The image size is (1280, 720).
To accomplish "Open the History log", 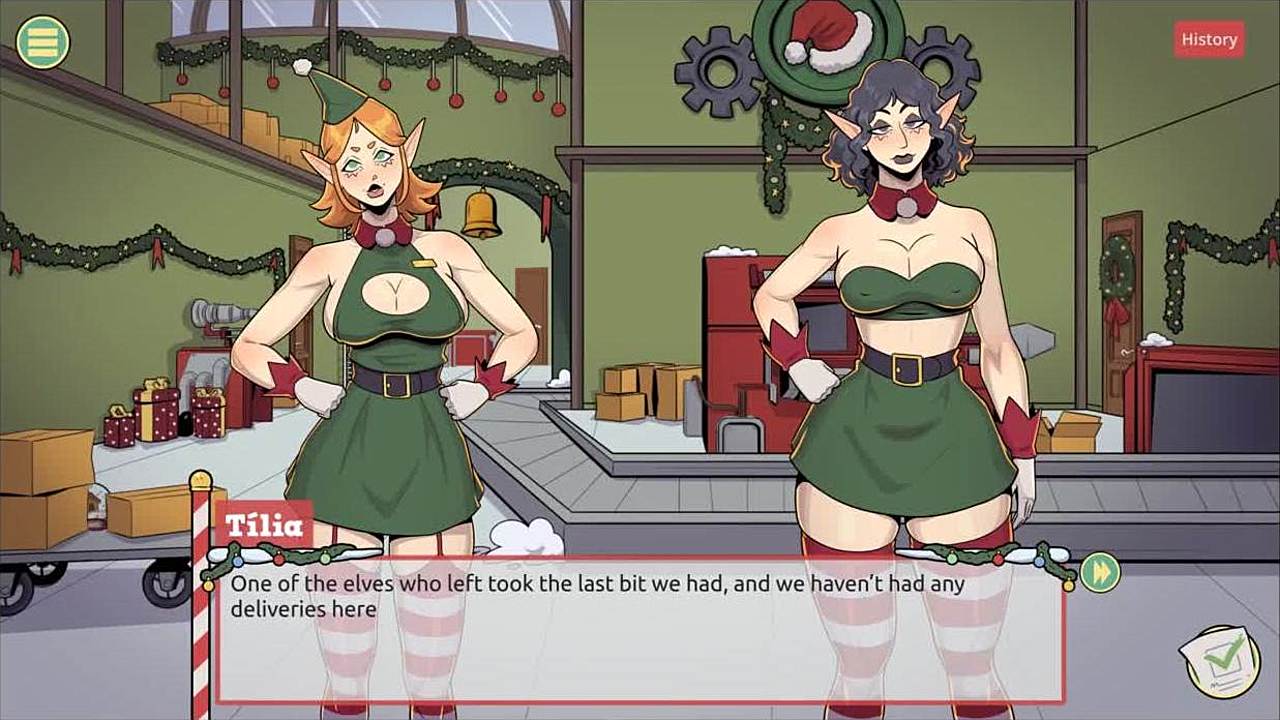I will click(1209, 40).
